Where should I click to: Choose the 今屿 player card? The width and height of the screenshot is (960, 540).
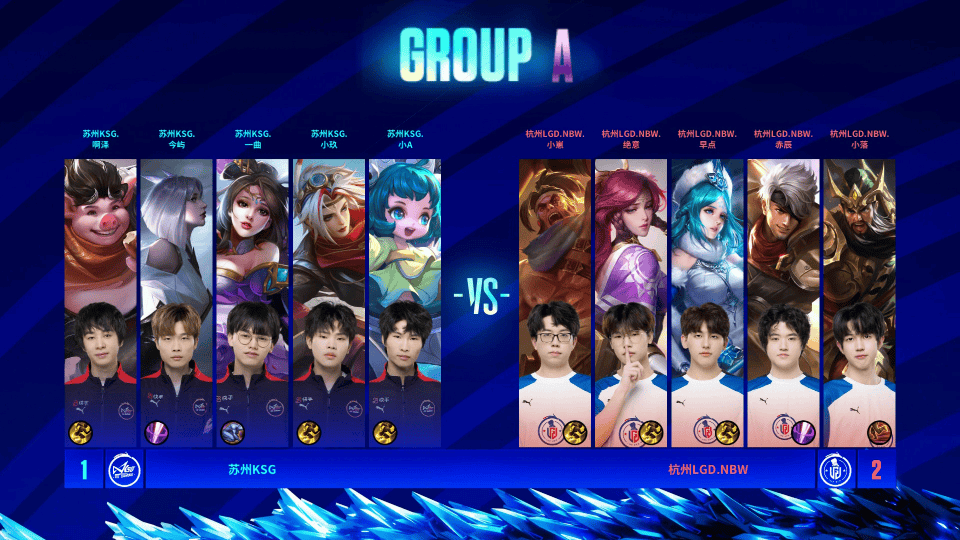(176, 300)
